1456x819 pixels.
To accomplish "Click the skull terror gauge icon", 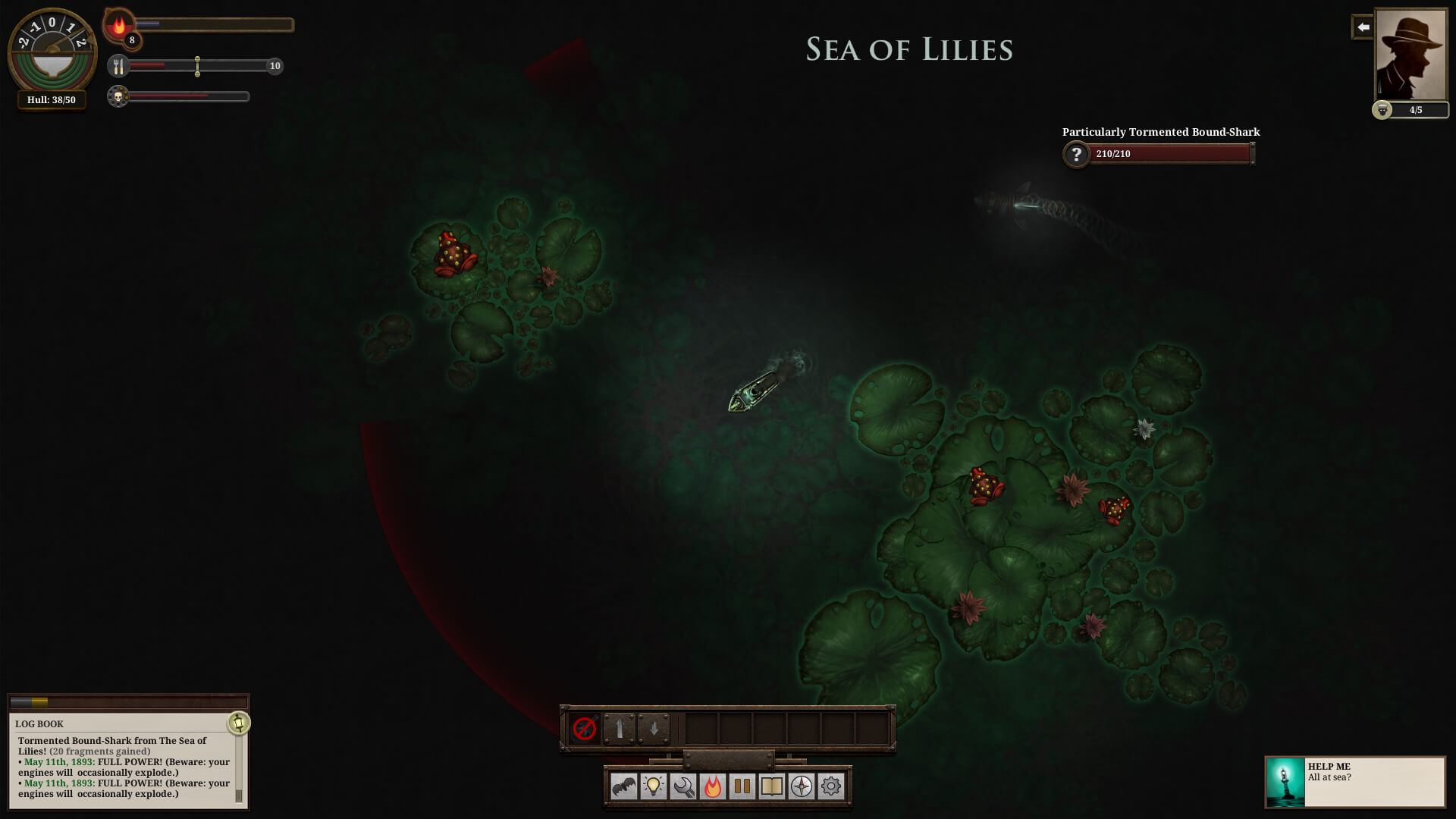I will point(118,96).
